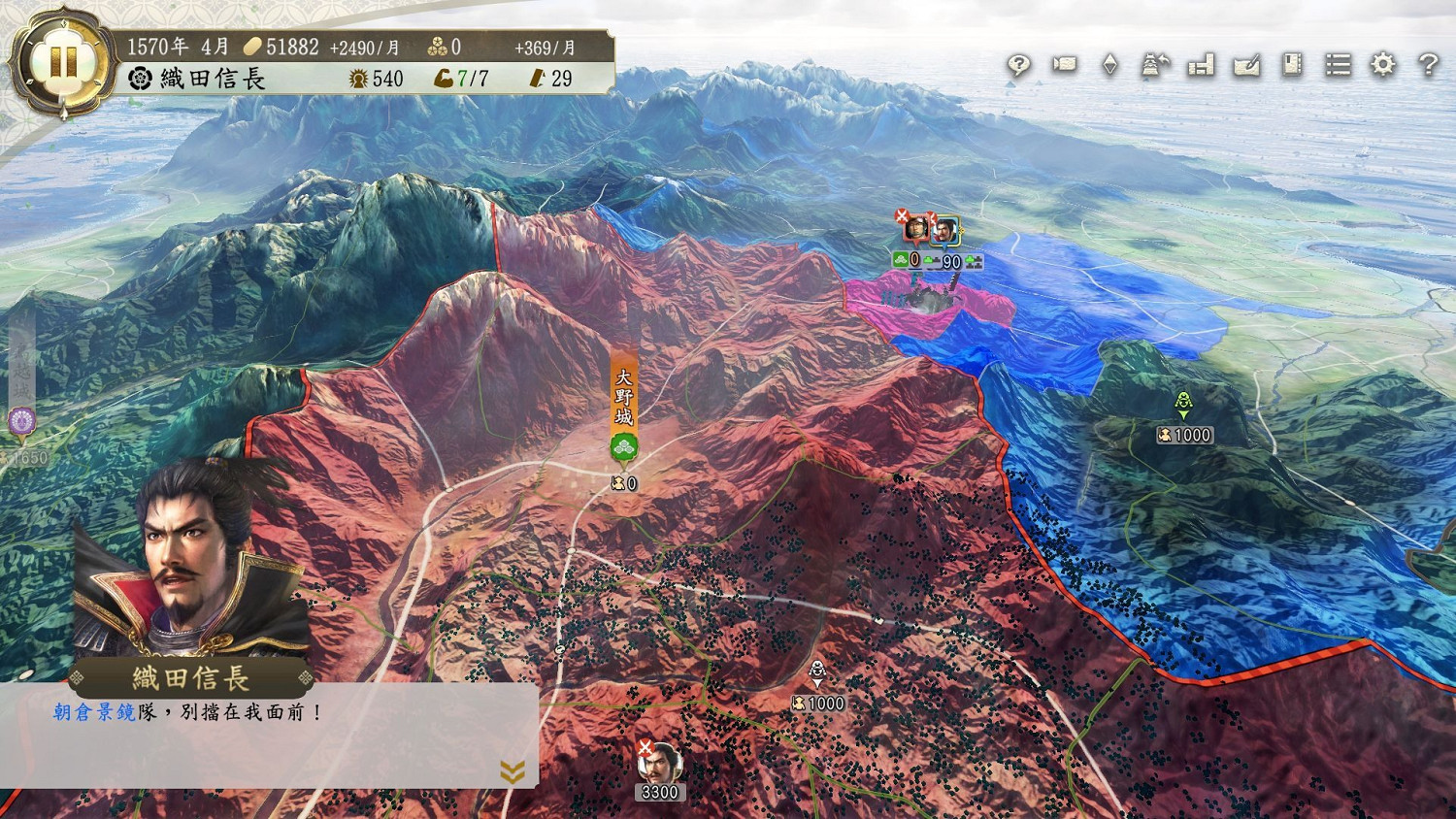Select the army unit portrait showing 3300 troops
Viewport: 1456px width, 819px height.
659,767
